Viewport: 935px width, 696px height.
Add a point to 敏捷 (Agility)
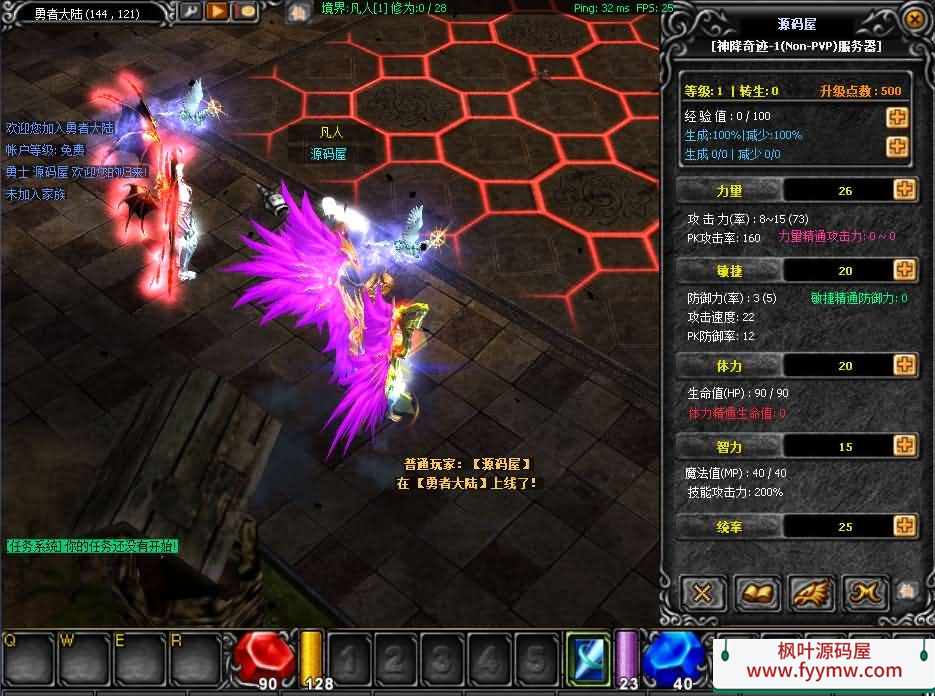click(904, 270)
